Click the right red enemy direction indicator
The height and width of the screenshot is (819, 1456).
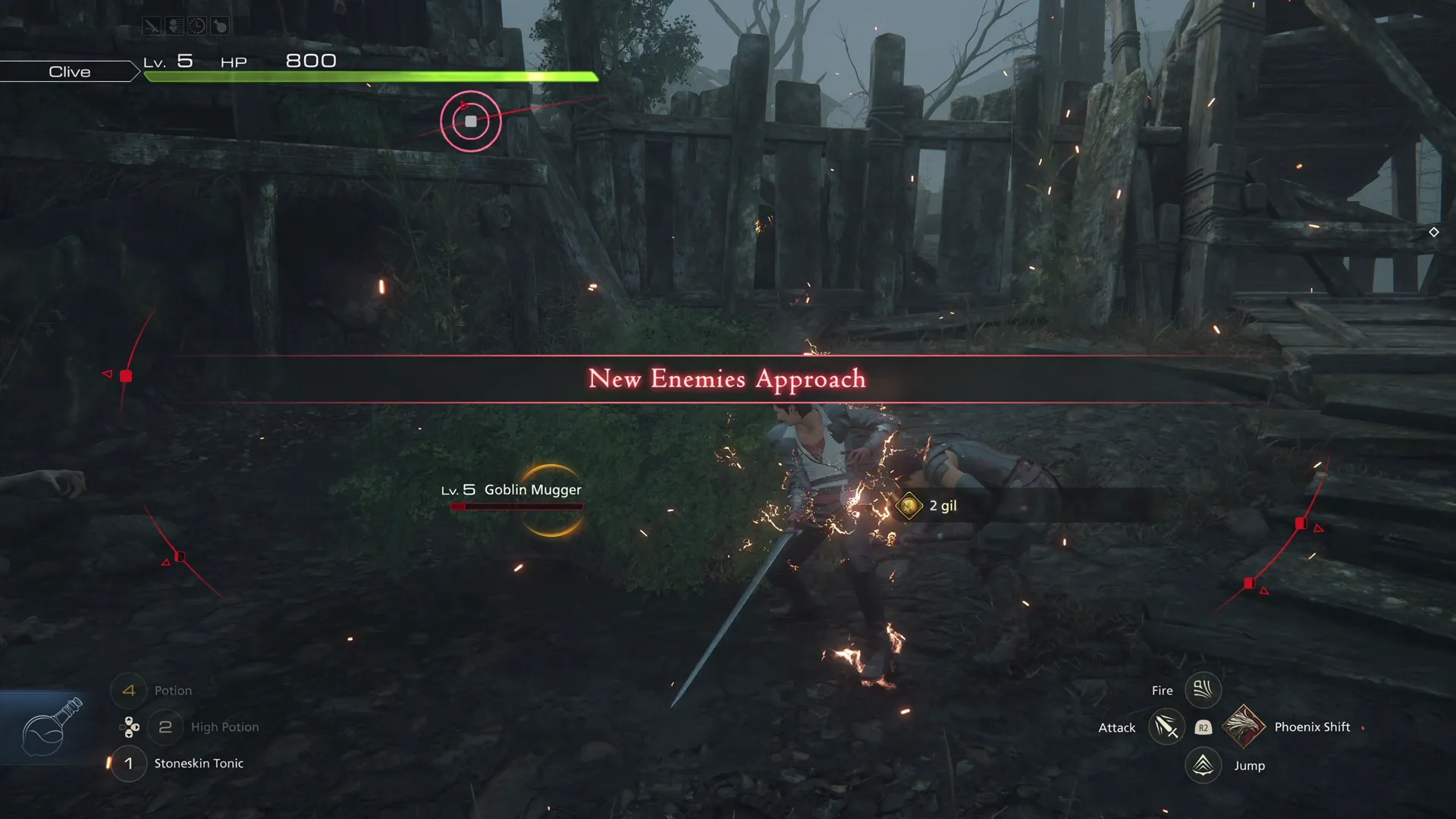pyautogui.click(x=1302, y=522)
